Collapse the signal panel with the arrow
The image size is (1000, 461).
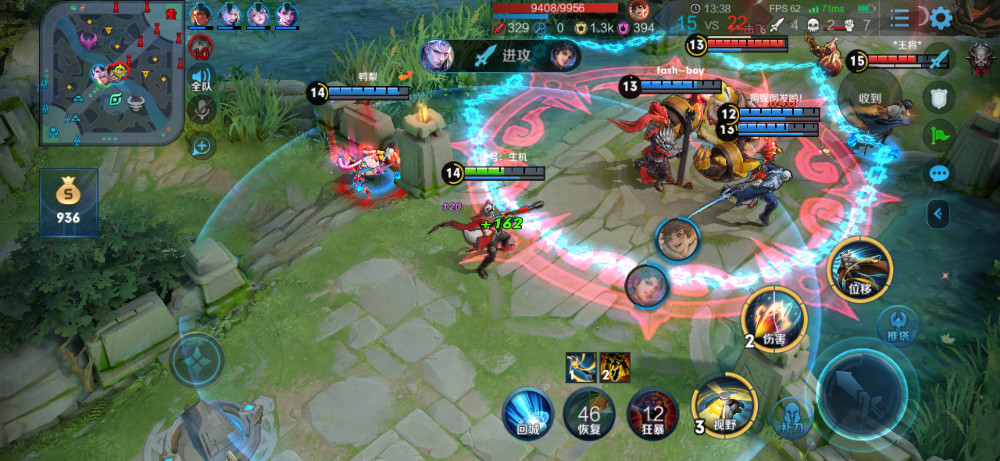point(938,212)
